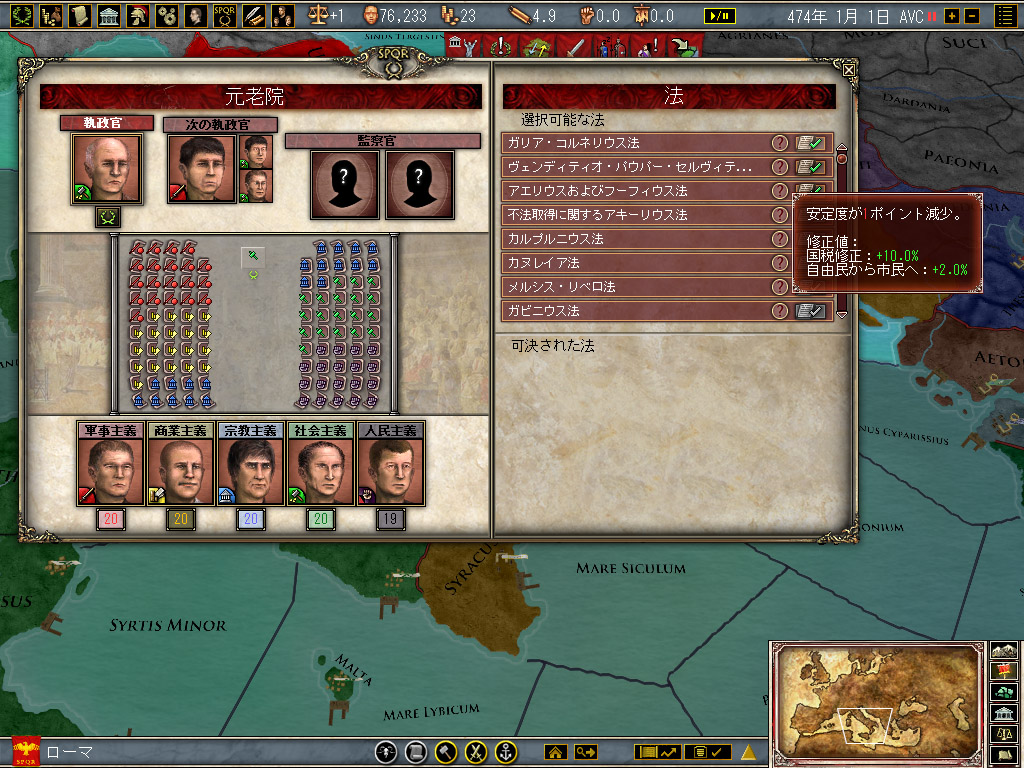The height and width of the screenshot is (768, 1024).
Task: Enact the ガビニウス法 law
Action: pyautogui.click(x=810, y=311)
